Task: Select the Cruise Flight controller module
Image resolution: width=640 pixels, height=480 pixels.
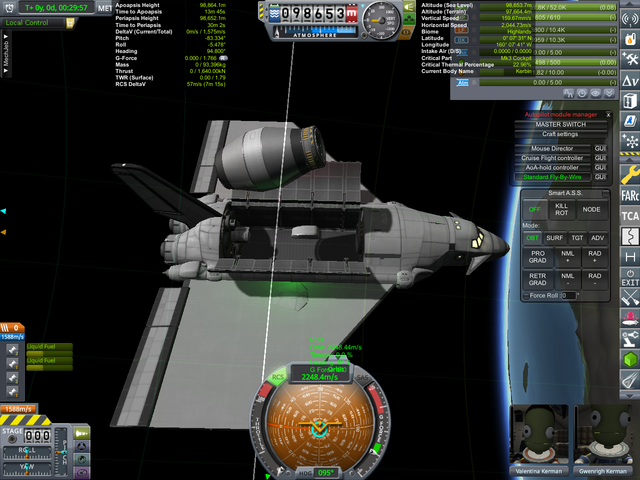Action: pyautogui.click(x=554, y=158)
